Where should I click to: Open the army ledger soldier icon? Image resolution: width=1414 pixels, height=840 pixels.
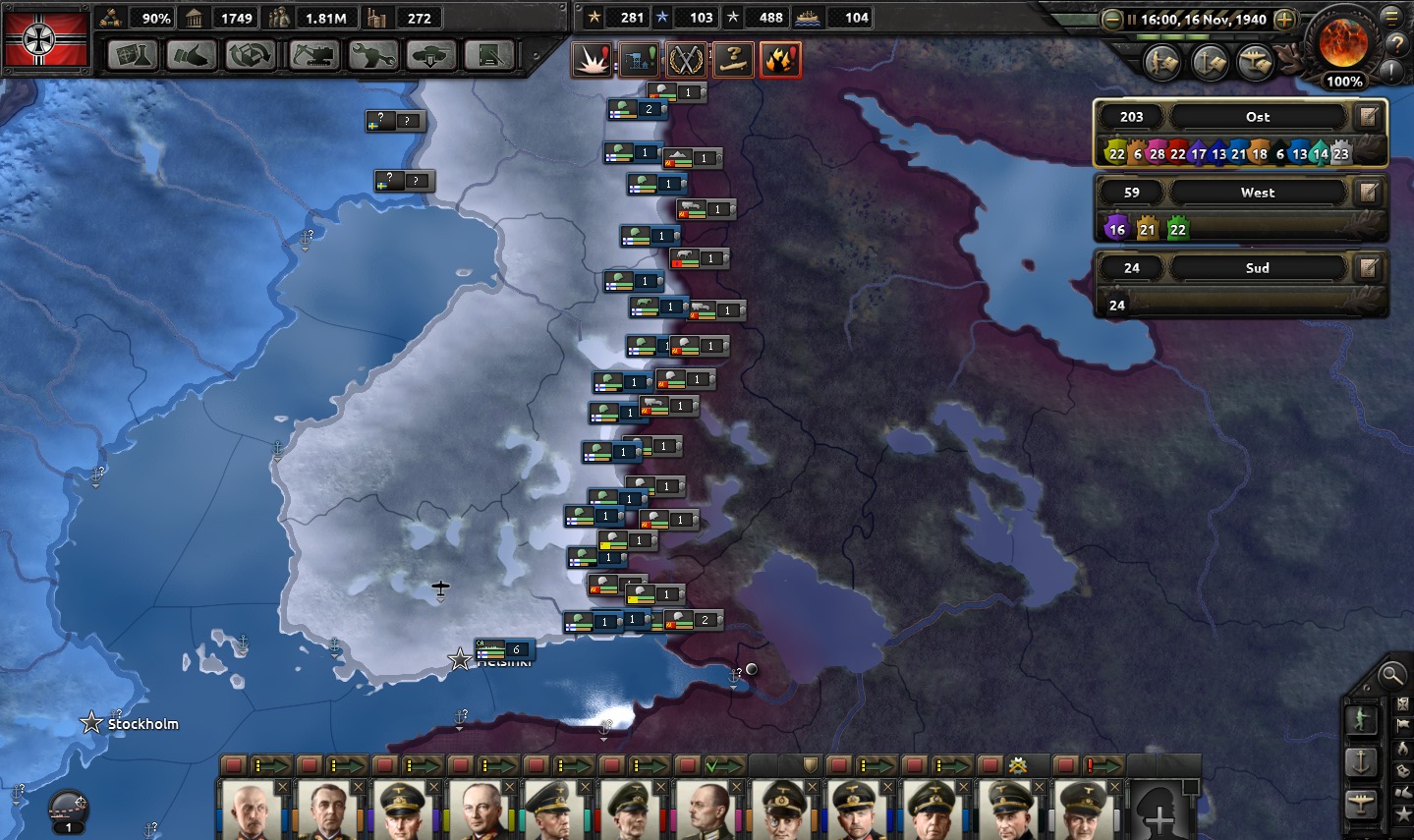[1360, 719]
